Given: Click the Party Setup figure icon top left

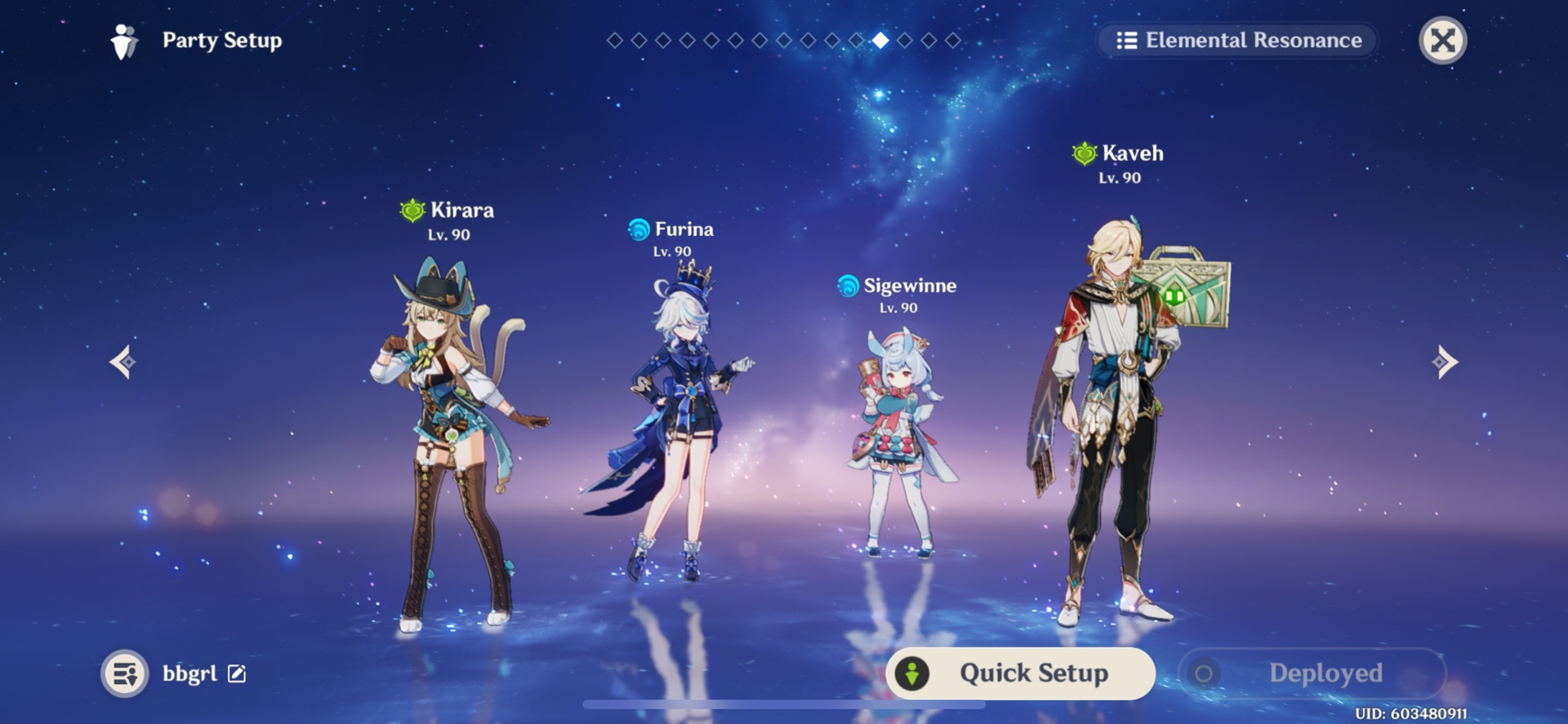Looking at the screenshot, I should coord(124,40).
